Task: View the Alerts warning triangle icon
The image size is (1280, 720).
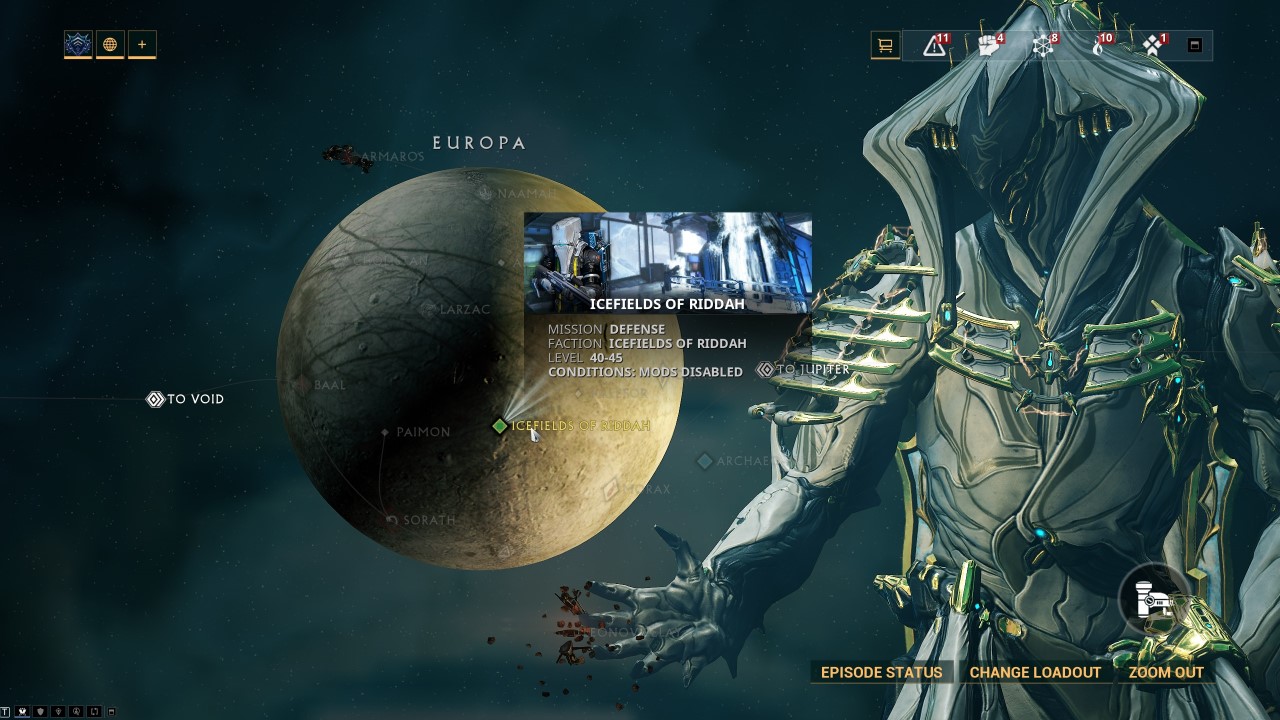Action: point(934,45)
